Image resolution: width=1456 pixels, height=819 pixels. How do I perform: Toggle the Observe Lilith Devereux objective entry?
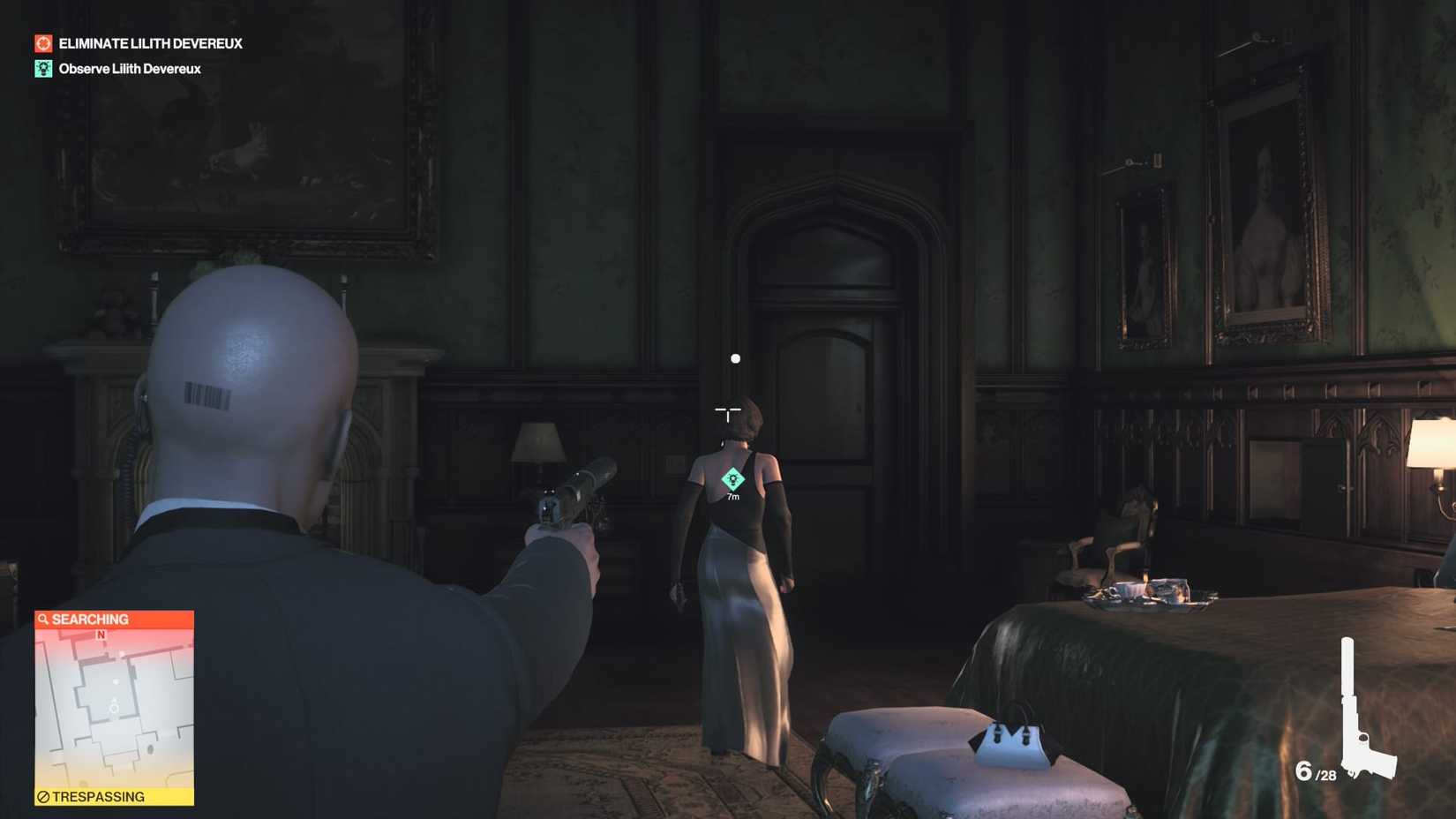point(128,68)
